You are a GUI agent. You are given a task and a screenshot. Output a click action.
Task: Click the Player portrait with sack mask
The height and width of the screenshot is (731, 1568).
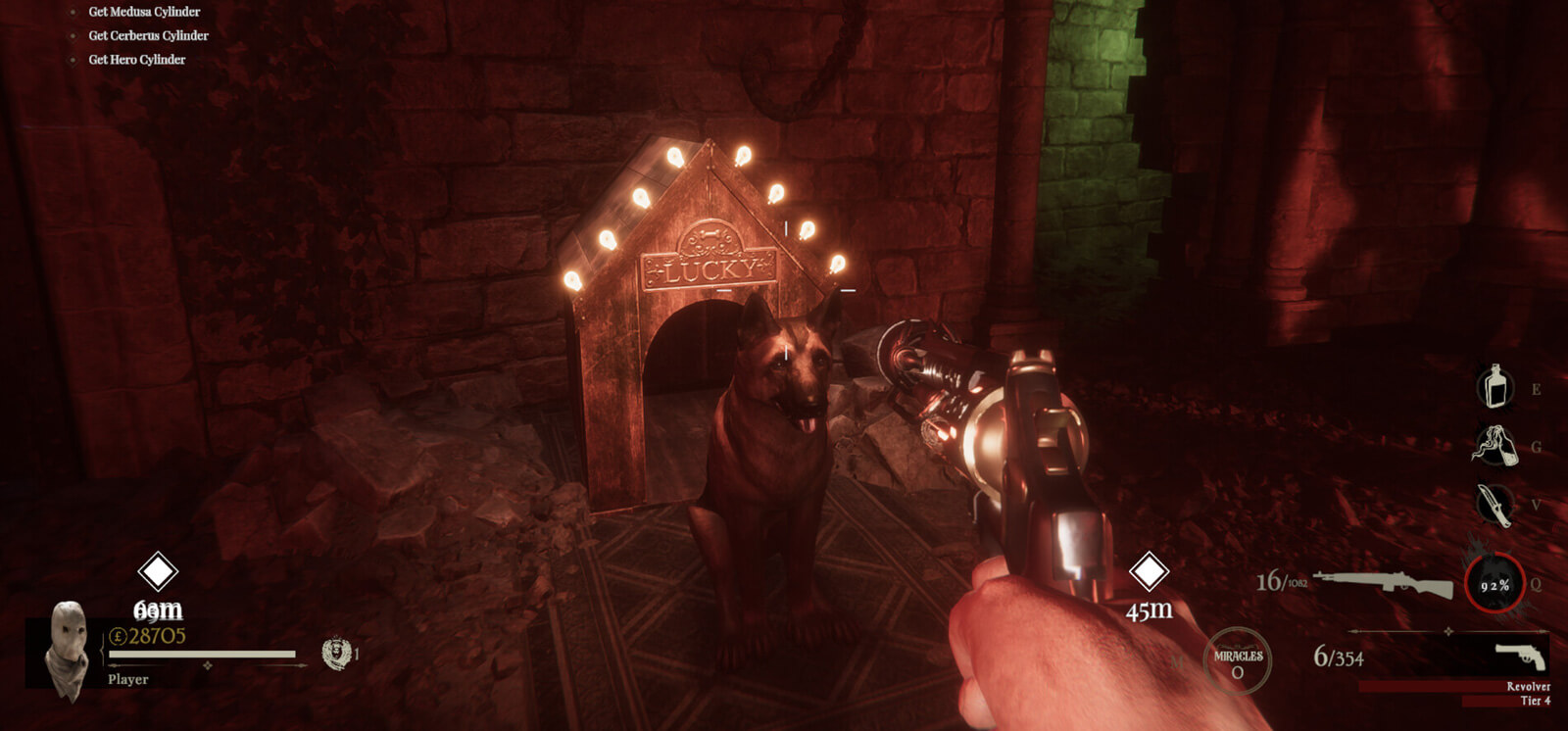67,647
